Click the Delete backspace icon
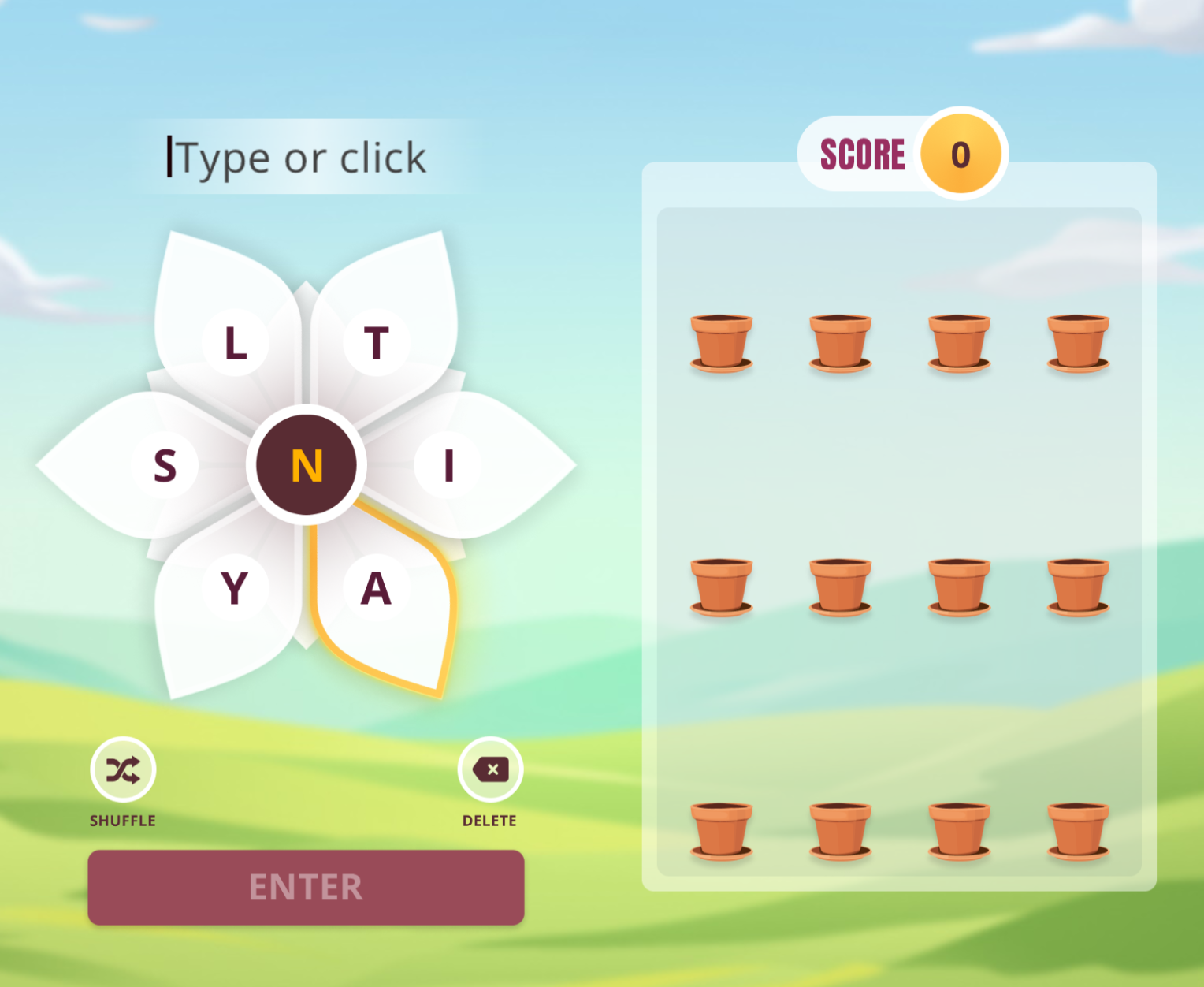This screenshot has height=987, width=1204. click(489, 770)
